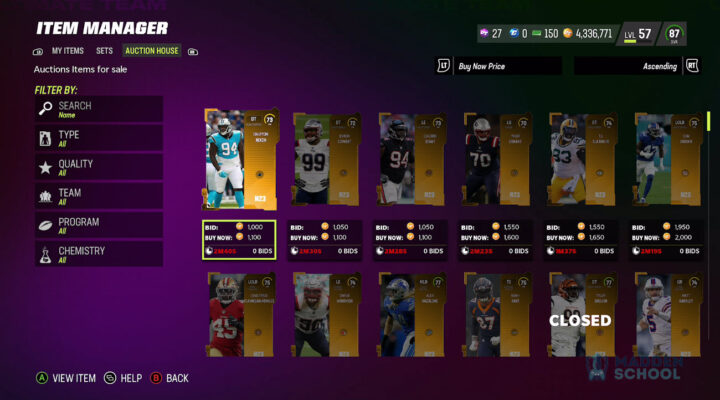
Task: Select the card marked CLOSED
Action: tap(581, 313)
